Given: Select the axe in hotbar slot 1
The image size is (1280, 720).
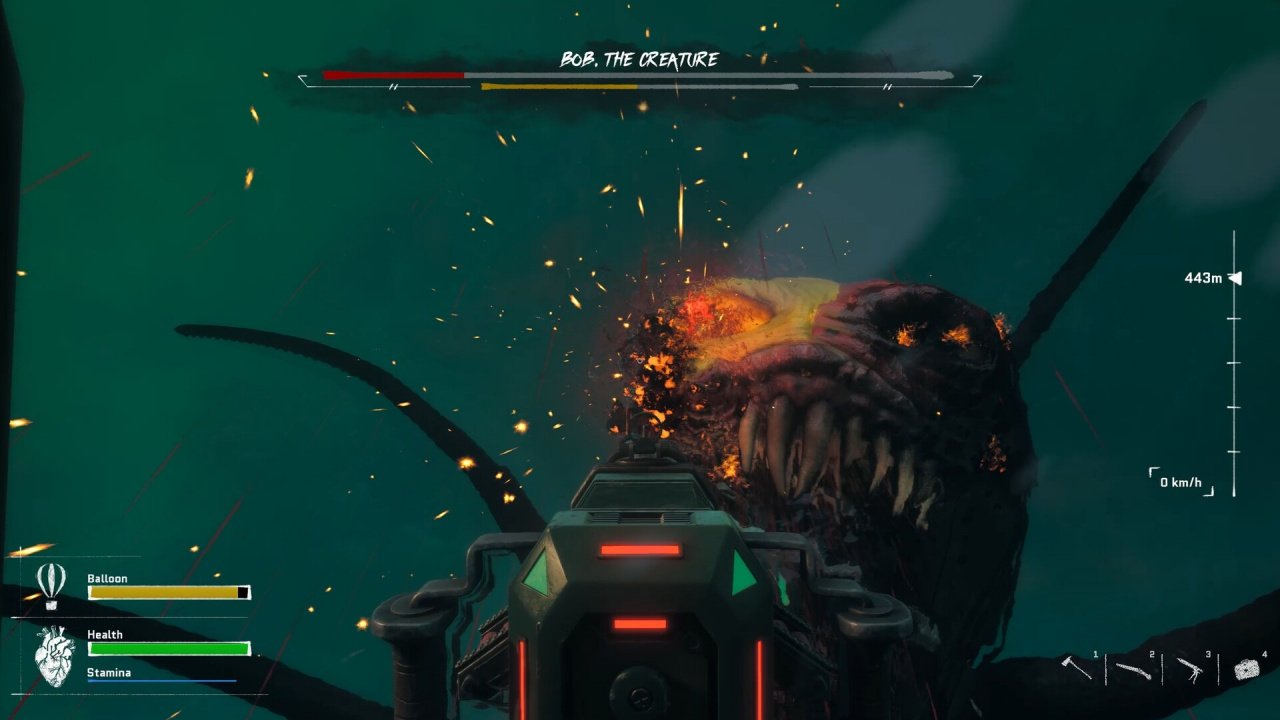Looking at the screenshot, I should click(1077, 668).
